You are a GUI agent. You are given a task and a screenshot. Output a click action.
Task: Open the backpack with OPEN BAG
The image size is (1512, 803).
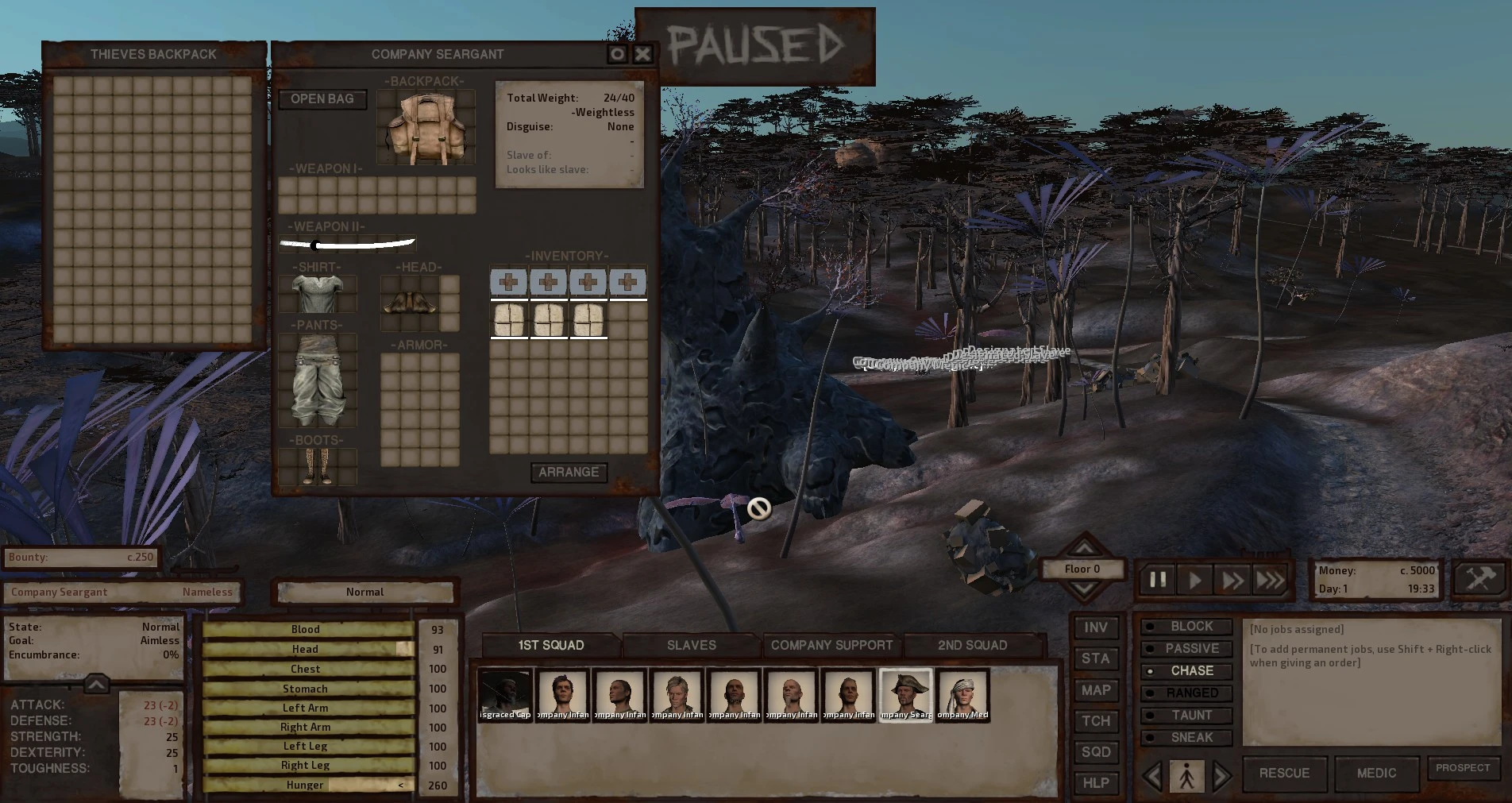[x=322, y=99]
